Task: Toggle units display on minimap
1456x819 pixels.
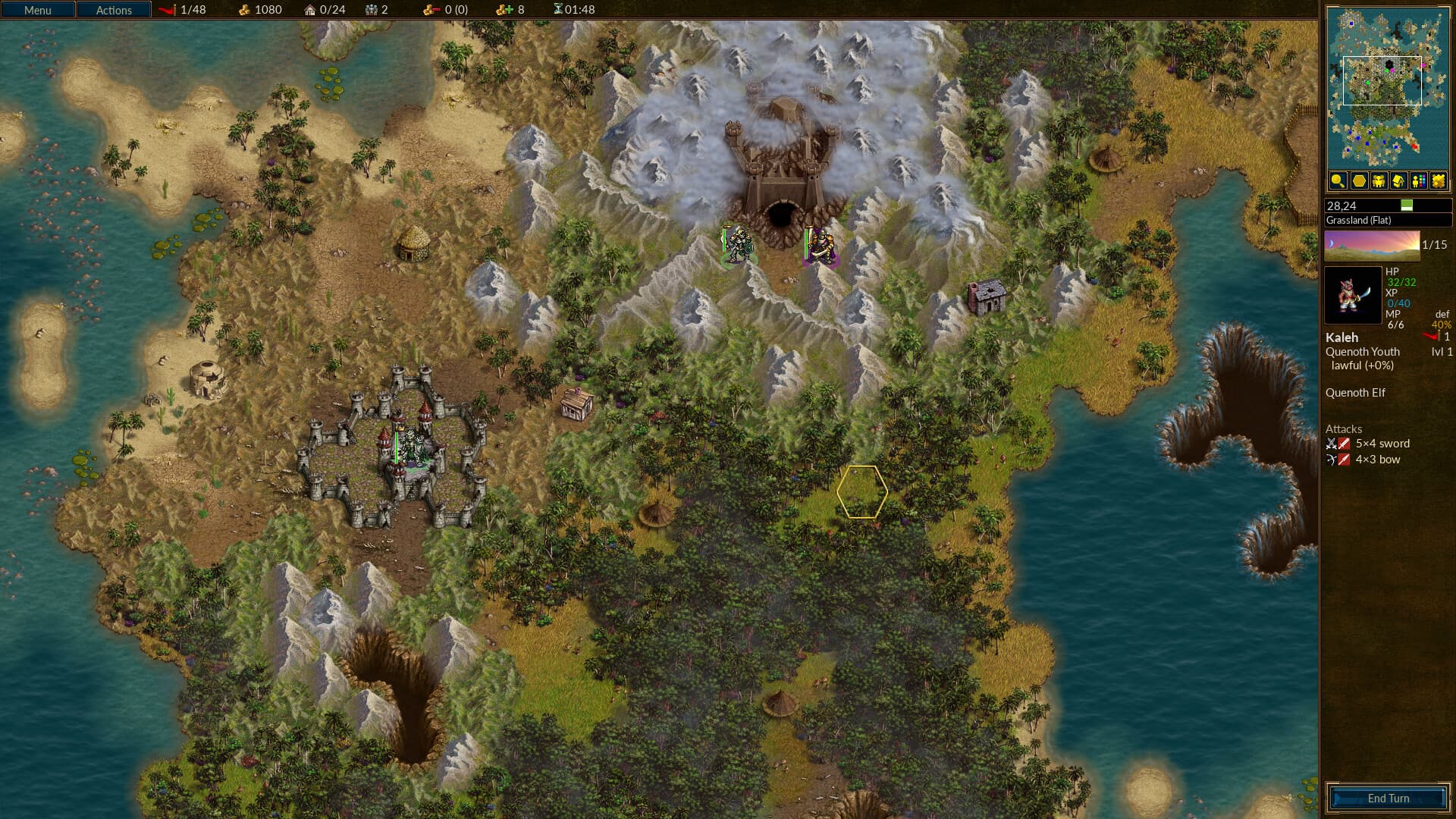Action: (1379, 180)
